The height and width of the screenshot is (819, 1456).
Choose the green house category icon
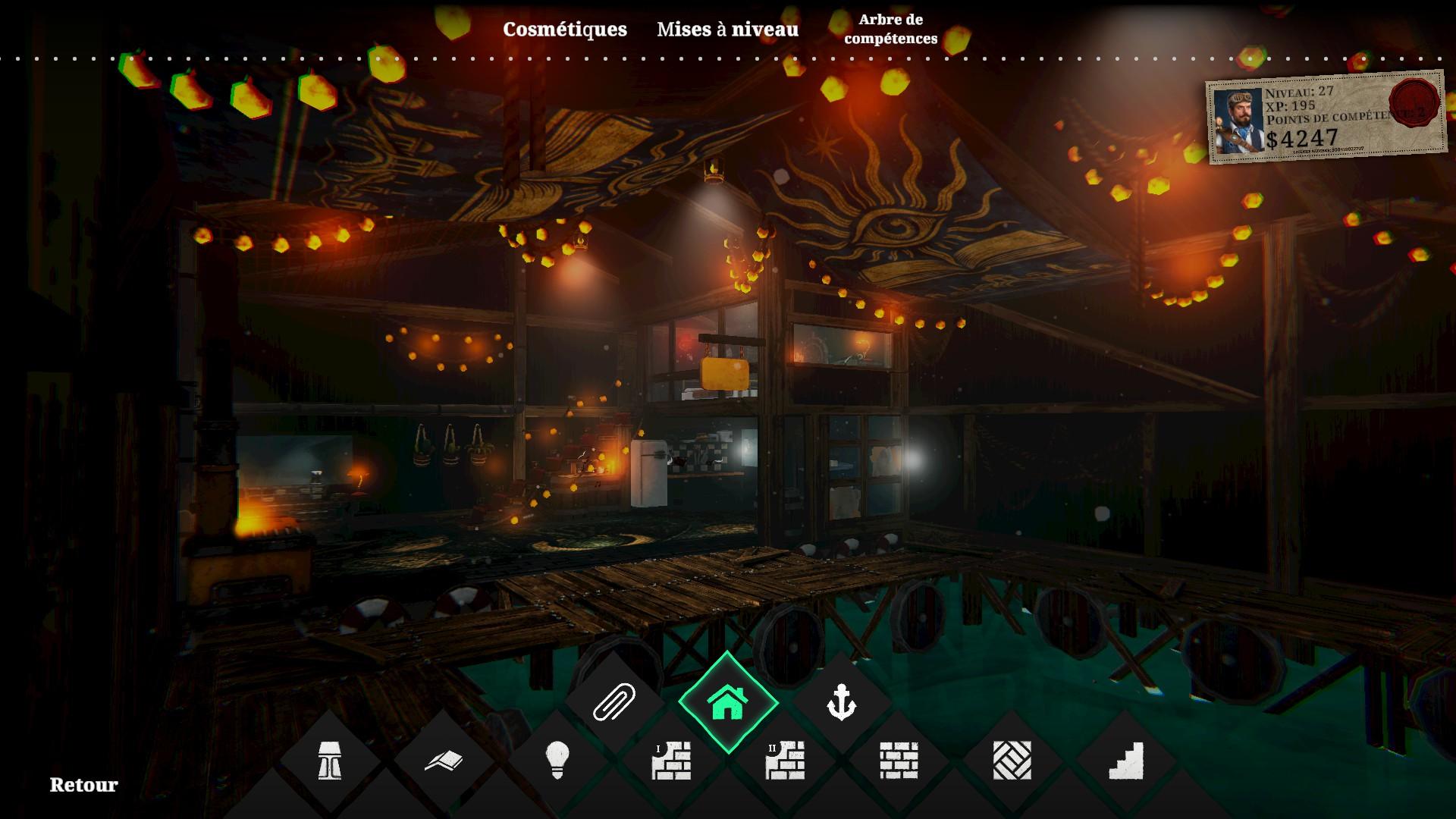point(728,702)
